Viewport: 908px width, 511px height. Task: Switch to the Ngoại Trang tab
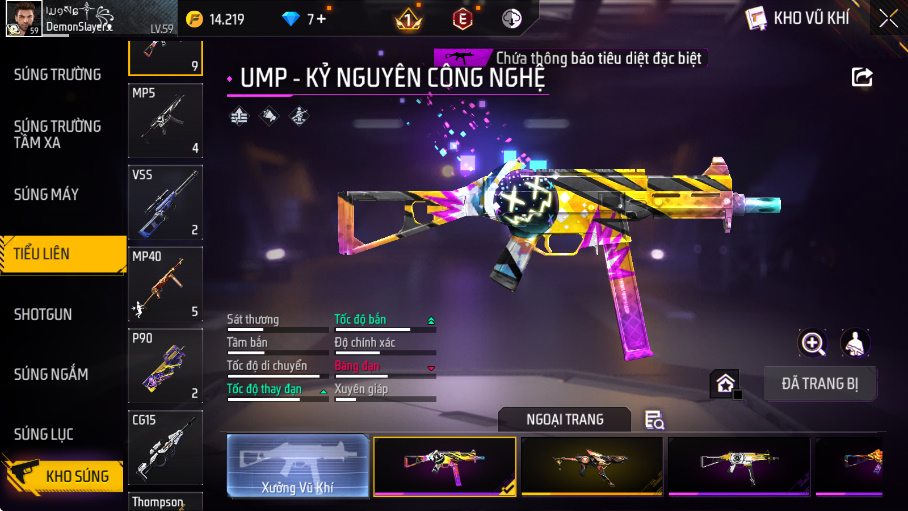[565, 420]
